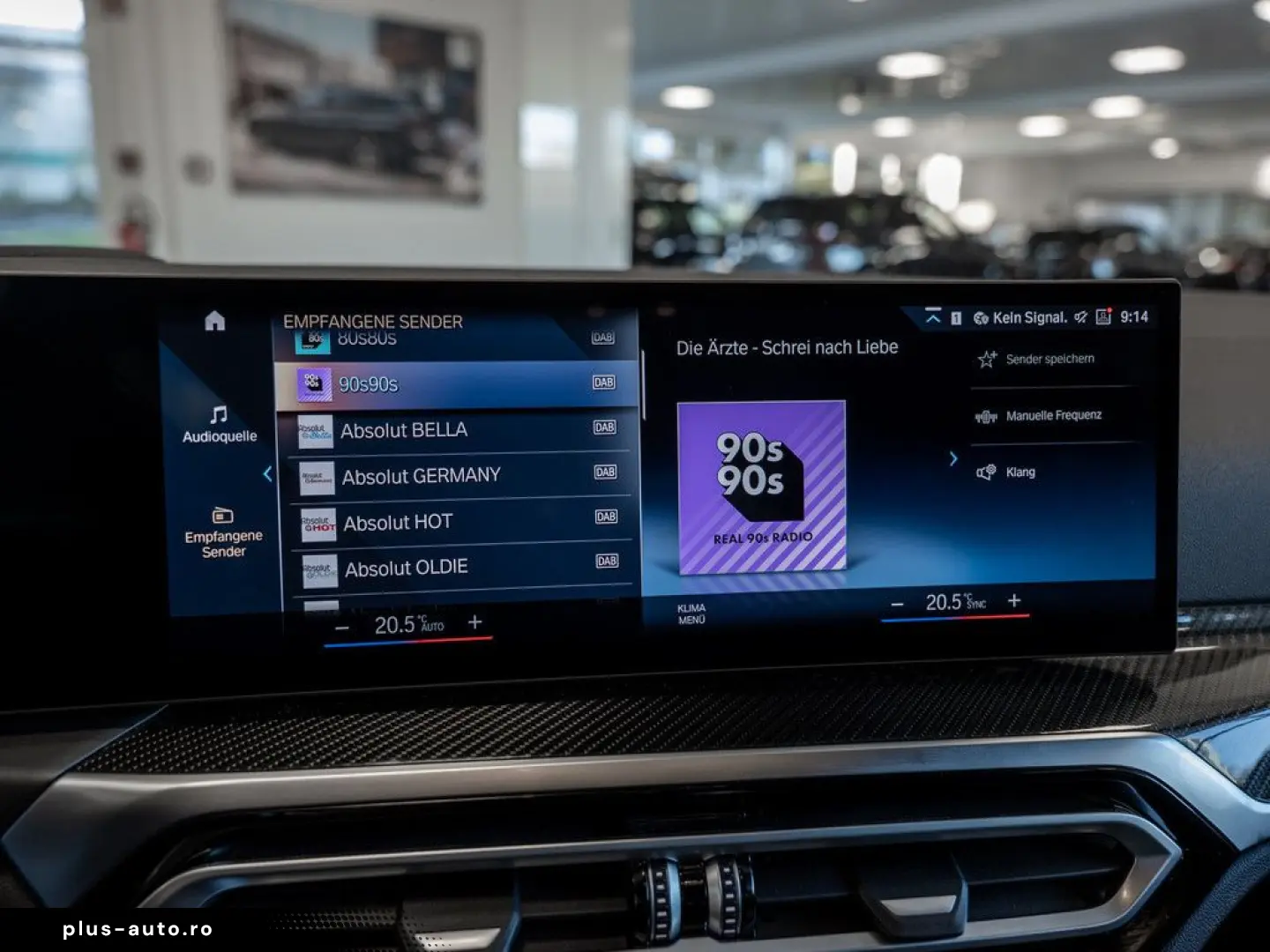Image resolution: width=1270 pixels, height=952 pixels.
Task: Tap the Manuelle Frequenz tuning icon
Action: click(987, 415)
